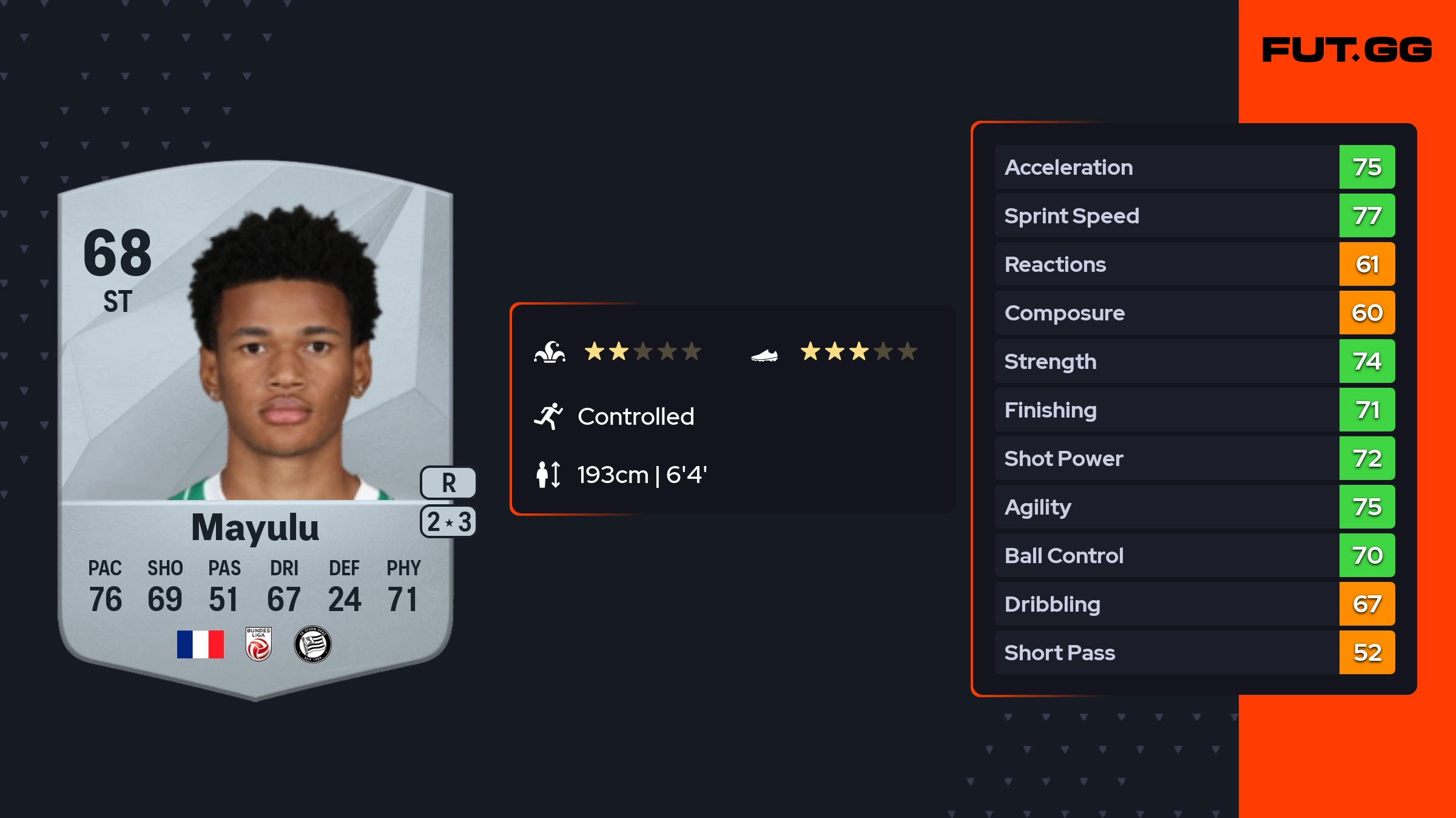Choose the Agility stat row
Viewport: 1456px width, 818px height.
coord(1194,507)
